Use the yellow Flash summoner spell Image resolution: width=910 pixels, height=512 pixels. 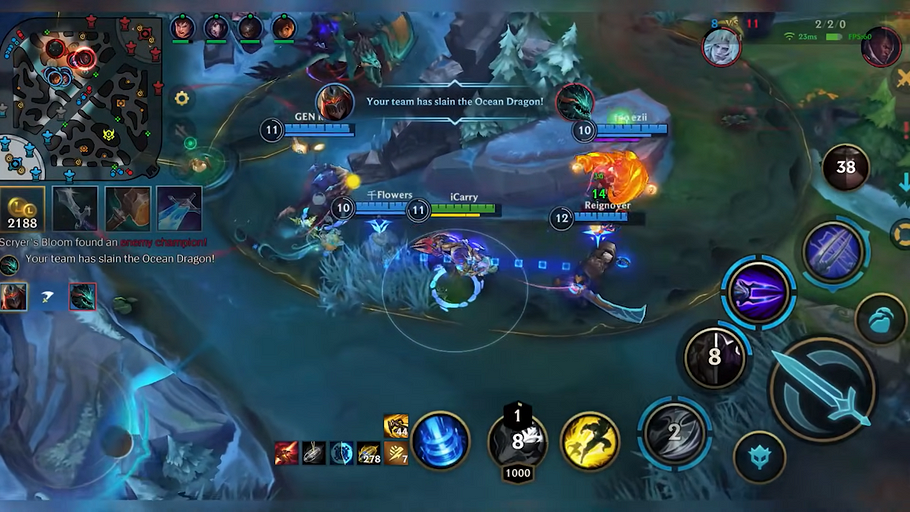coord(589,441)
